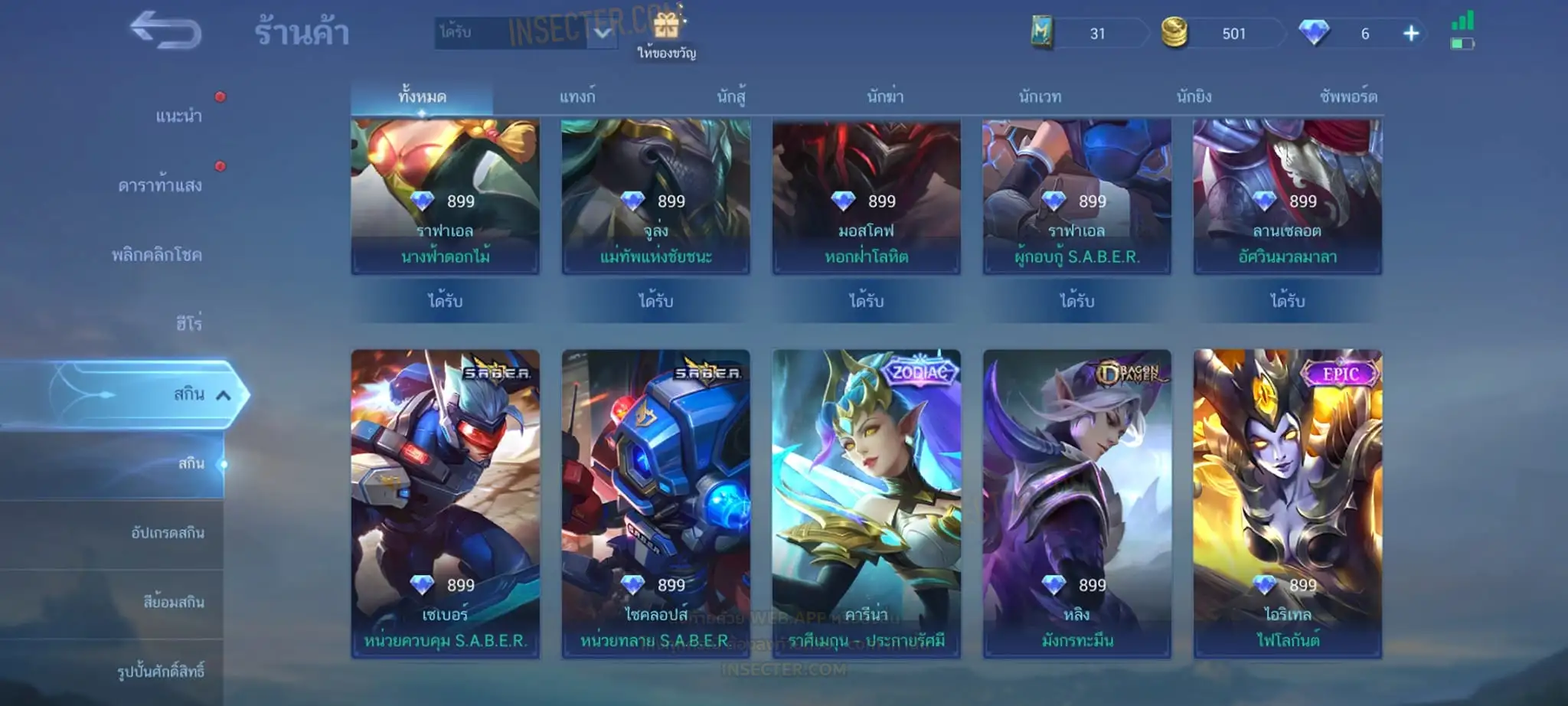Image resolution: width=1568 pixels, height=706 pixels.
Task: Select the หลิง Dragon Tamer skin card
Action: click(1076, 503)
